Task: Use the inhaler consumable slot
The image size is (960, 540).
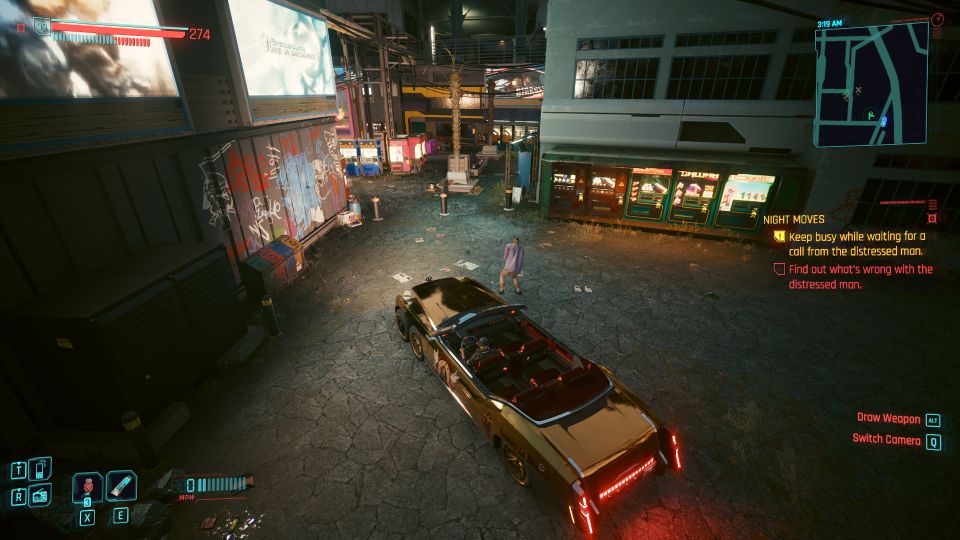Action: 121,486
